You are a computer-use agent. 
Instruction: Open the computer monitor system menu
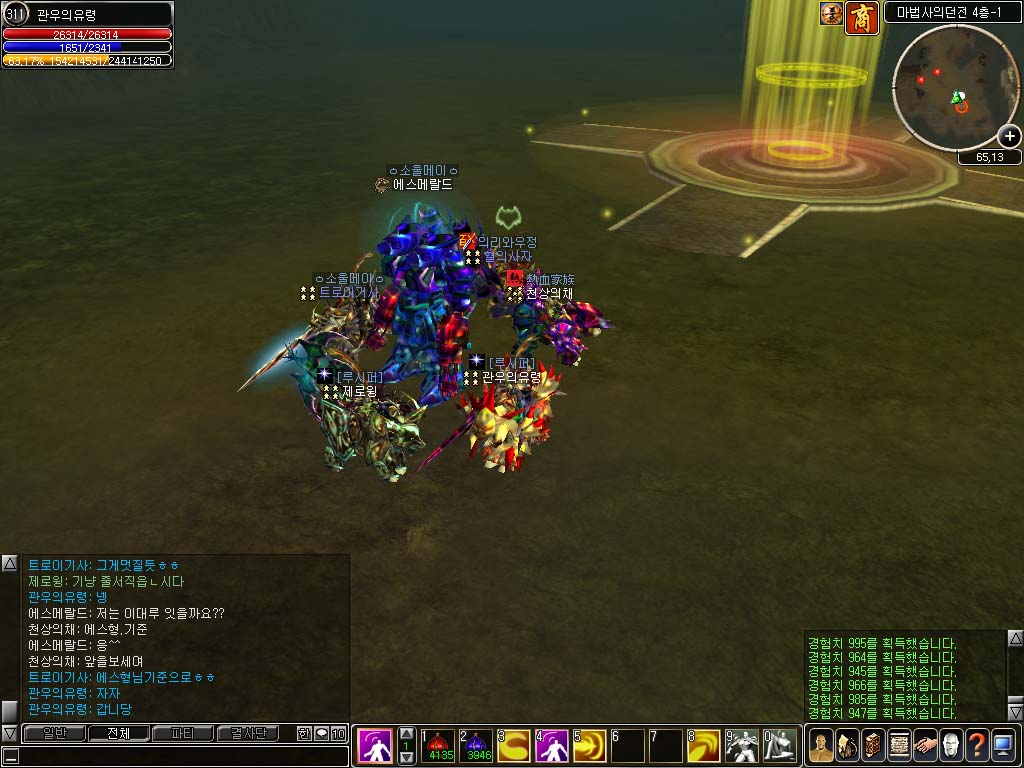[x=1003, y=746]
